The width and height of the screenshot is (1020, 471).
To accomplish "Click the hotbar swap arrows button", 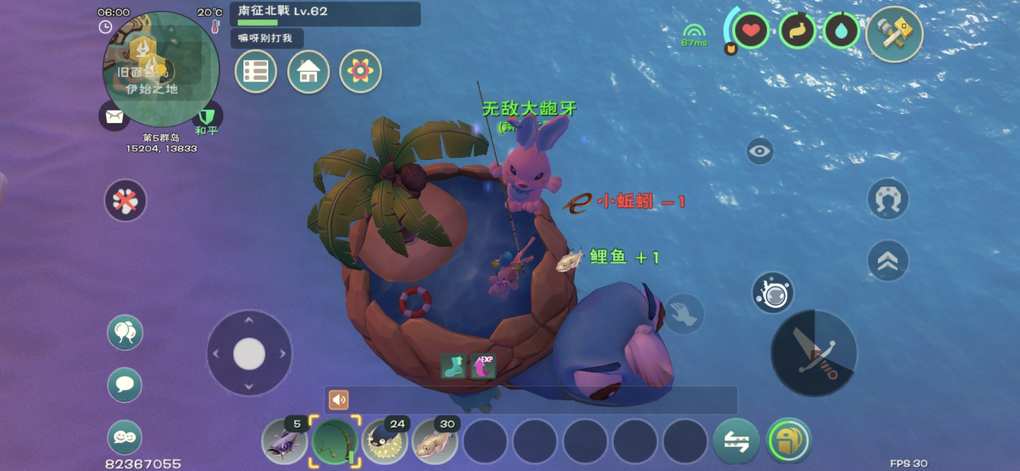I will 736,441.
